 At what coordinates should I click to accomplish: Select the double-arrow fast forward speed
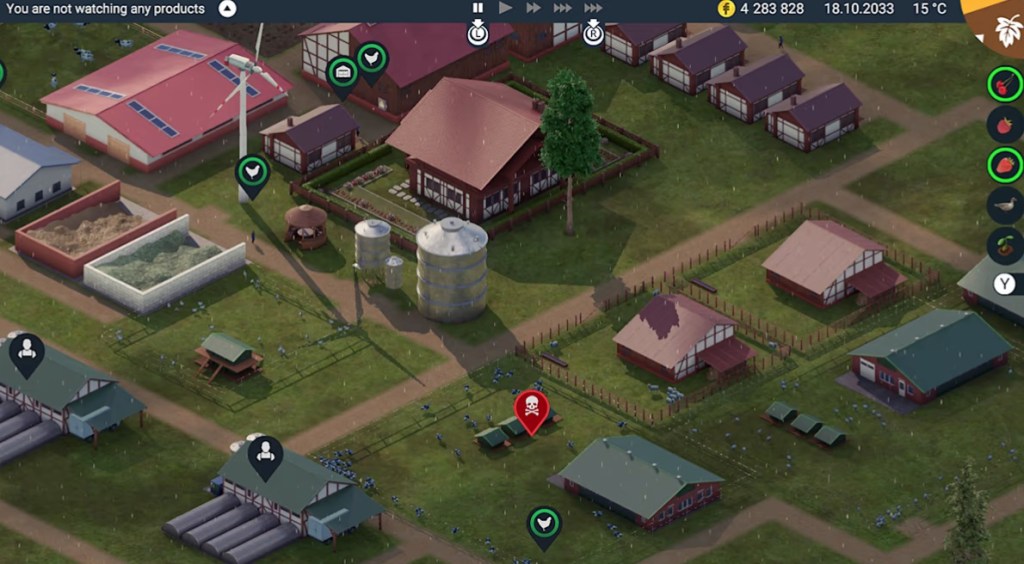(534, 8)
